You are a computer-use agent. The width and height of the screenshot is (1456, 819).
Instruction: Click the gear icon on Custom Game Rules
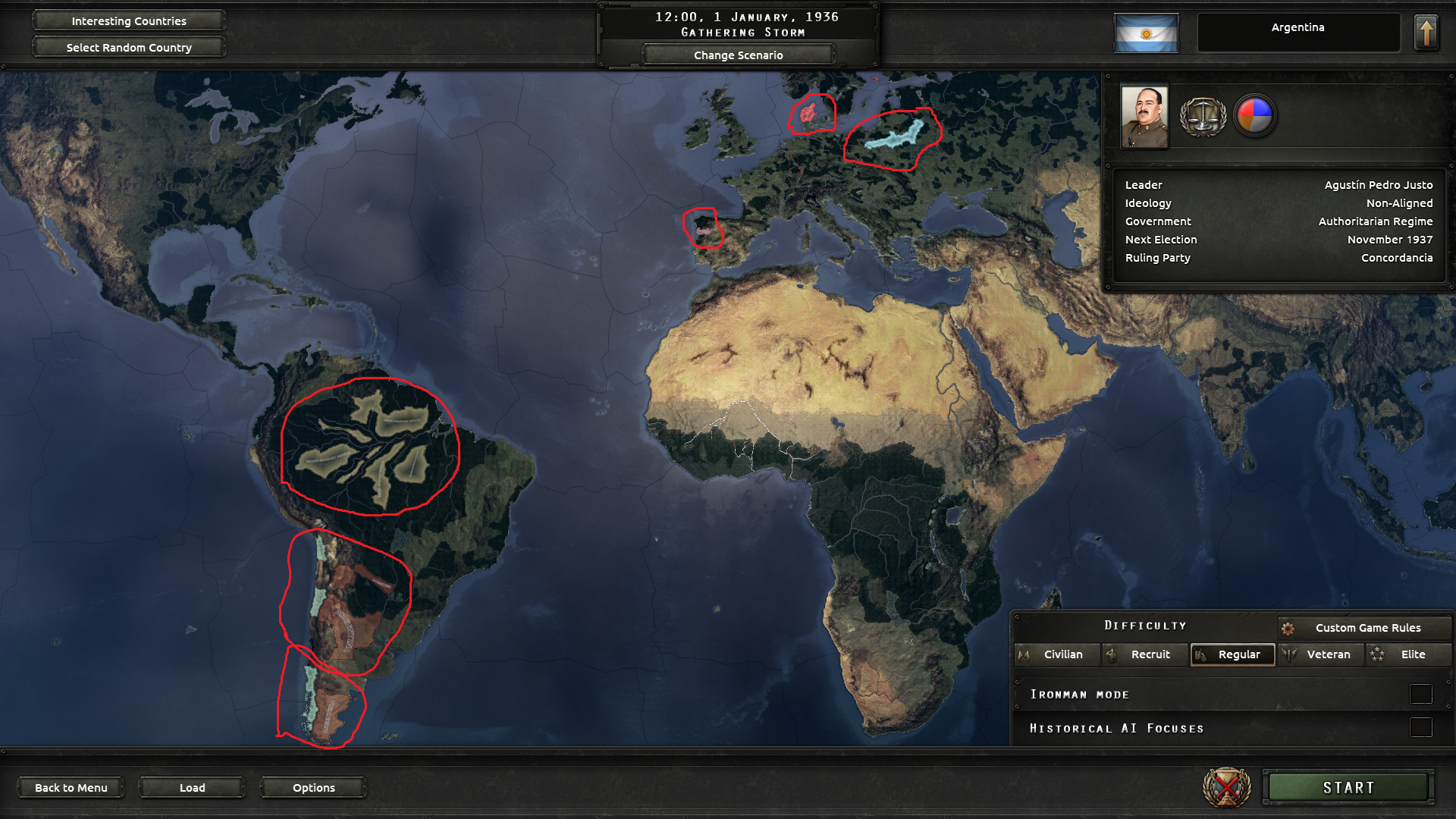(1288, 628)
